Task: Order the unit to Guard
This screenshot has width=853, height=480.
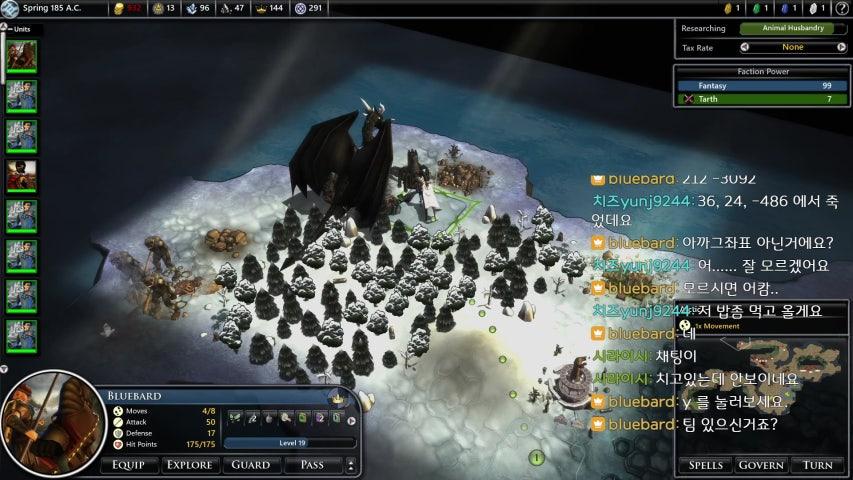Action: (250, 465)
